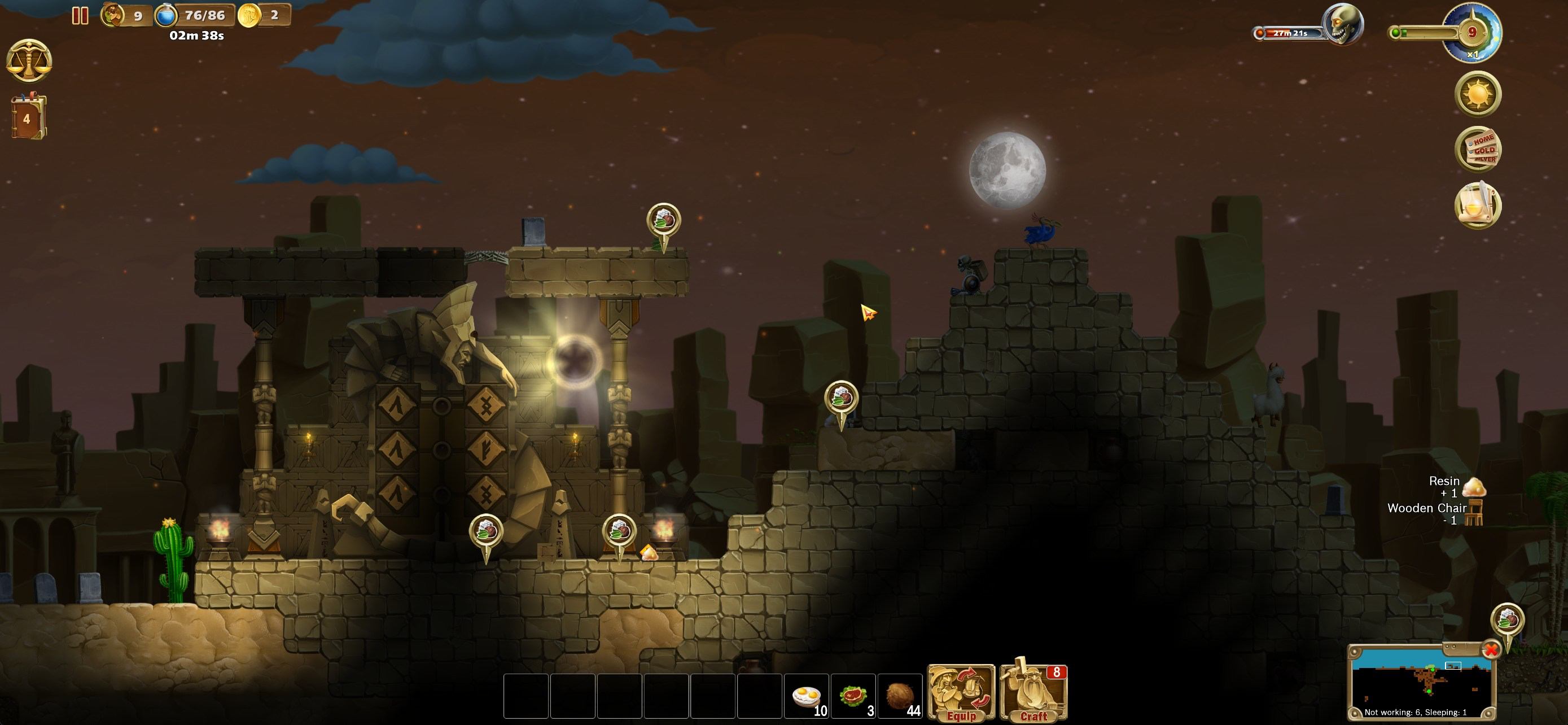Open the scroll and potion button
The image size is (1568, 725).
(1477, 206)
